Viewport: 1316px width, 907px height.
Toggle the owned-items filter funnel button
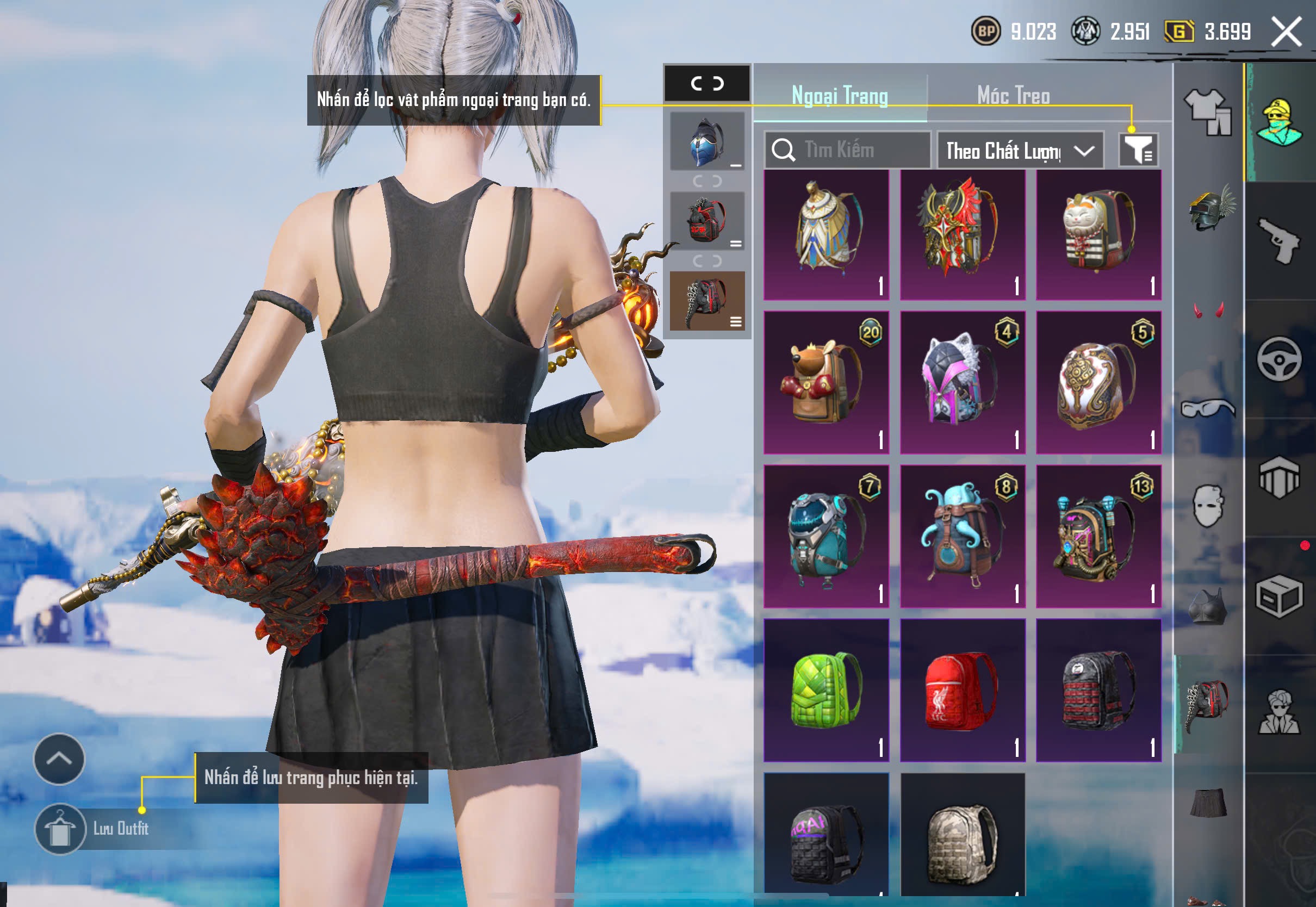1138,150
